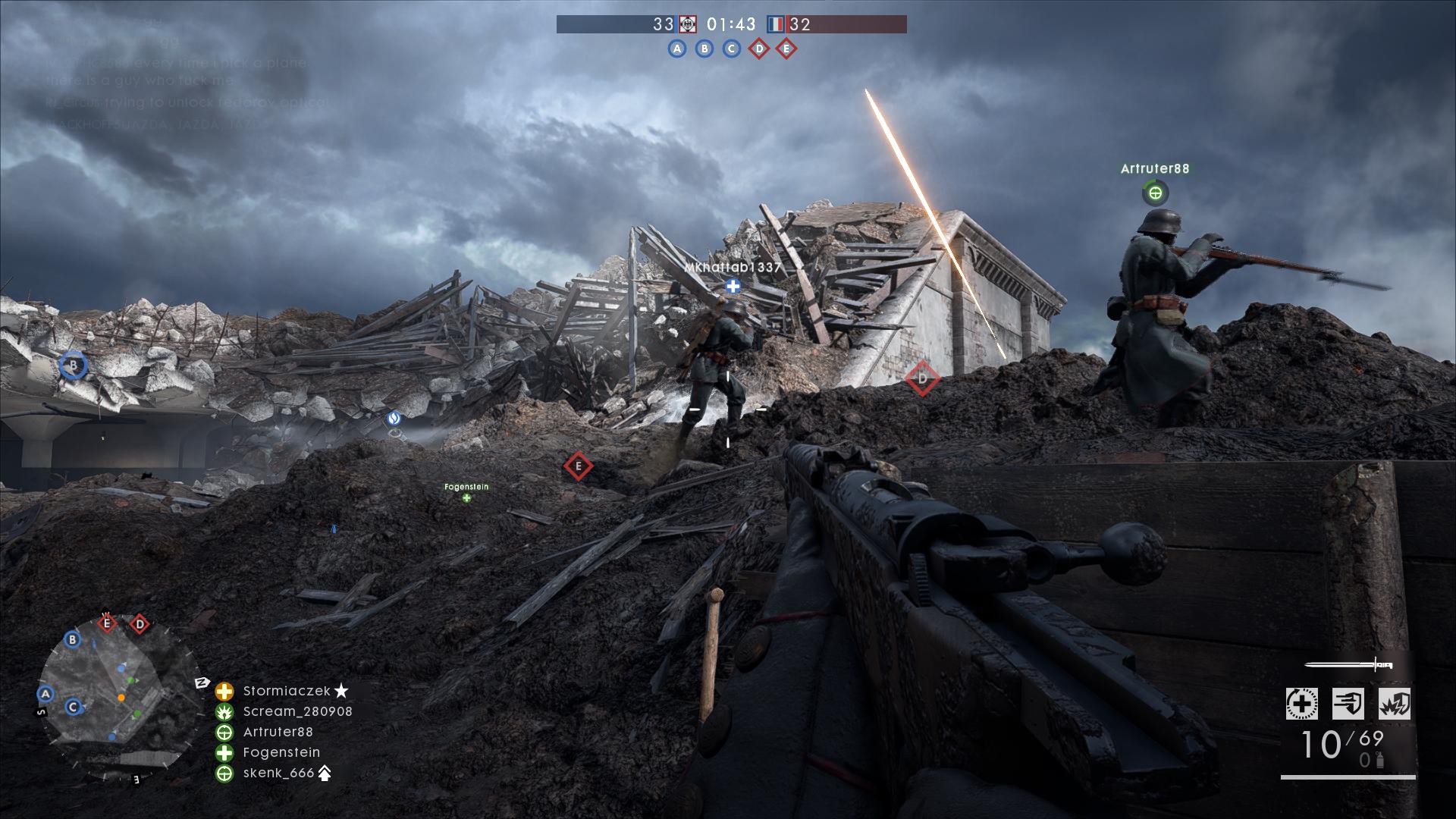Select Stormiaczek in the squad list
The image size is (1456, 819).
pyautogui.click(x=286, y=691)
